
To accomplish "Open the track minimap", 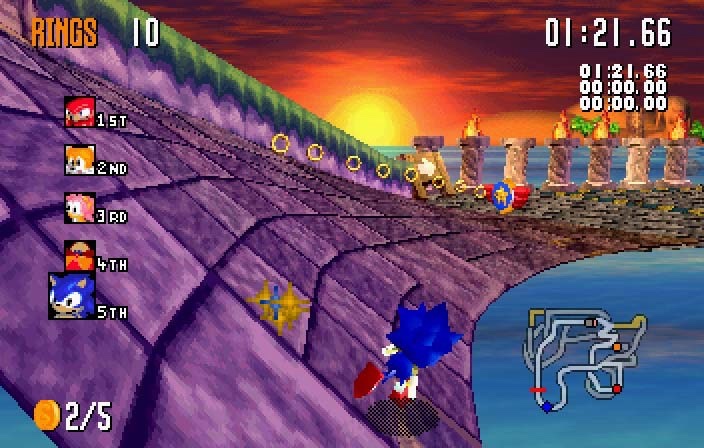I will click(581, 358).
